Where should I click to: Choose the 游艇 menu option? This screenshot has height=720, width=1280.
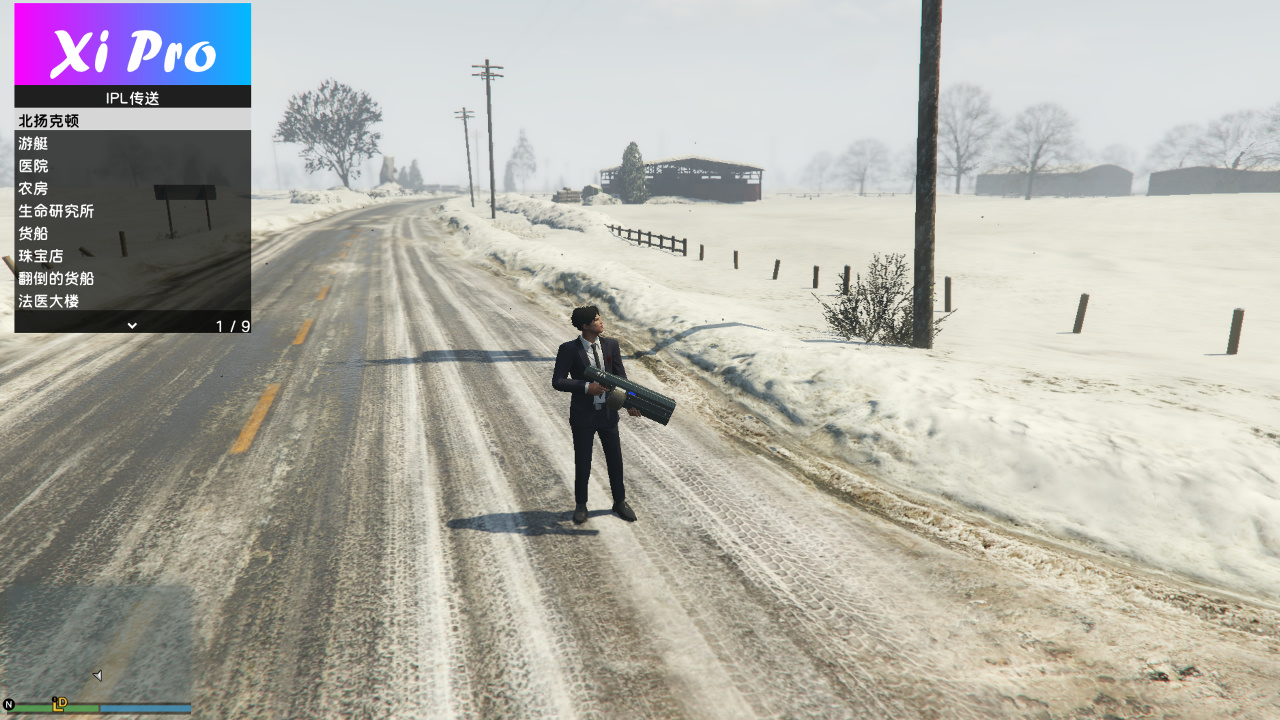point(132,144)
